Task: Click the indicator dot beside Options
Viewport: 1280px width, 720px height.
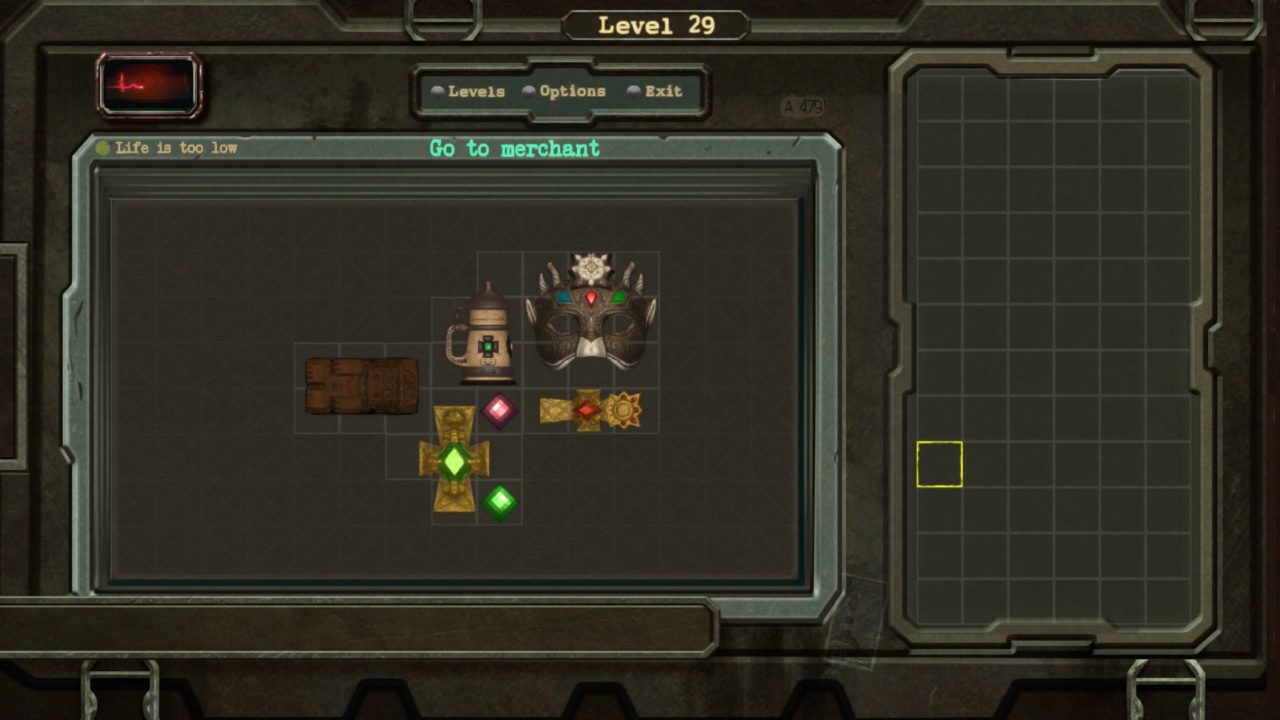Action: [x=529, y=91]
